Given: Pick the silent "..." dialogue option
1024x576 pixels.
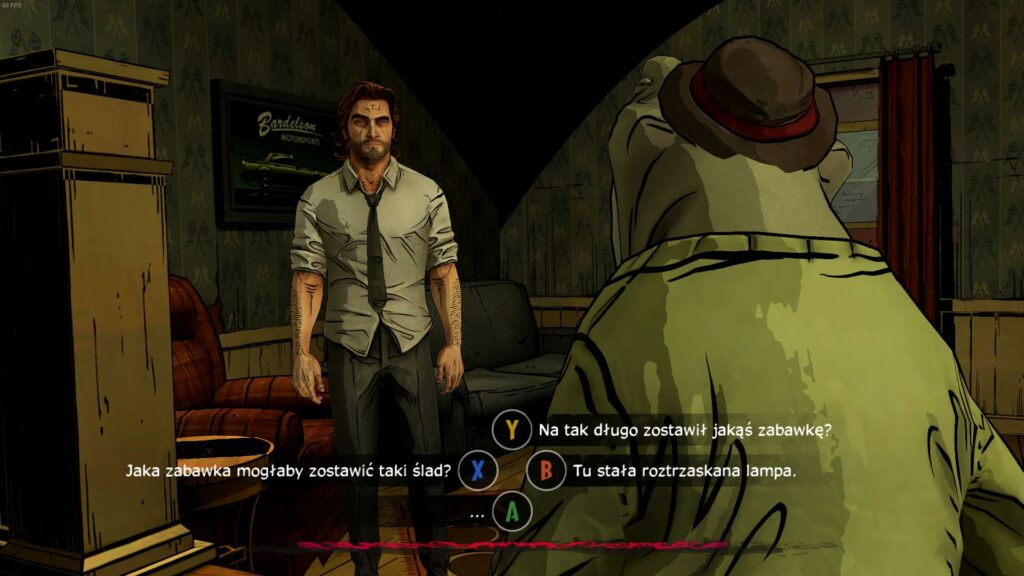Looking at the screenshot, I should (x=477, y=512).
